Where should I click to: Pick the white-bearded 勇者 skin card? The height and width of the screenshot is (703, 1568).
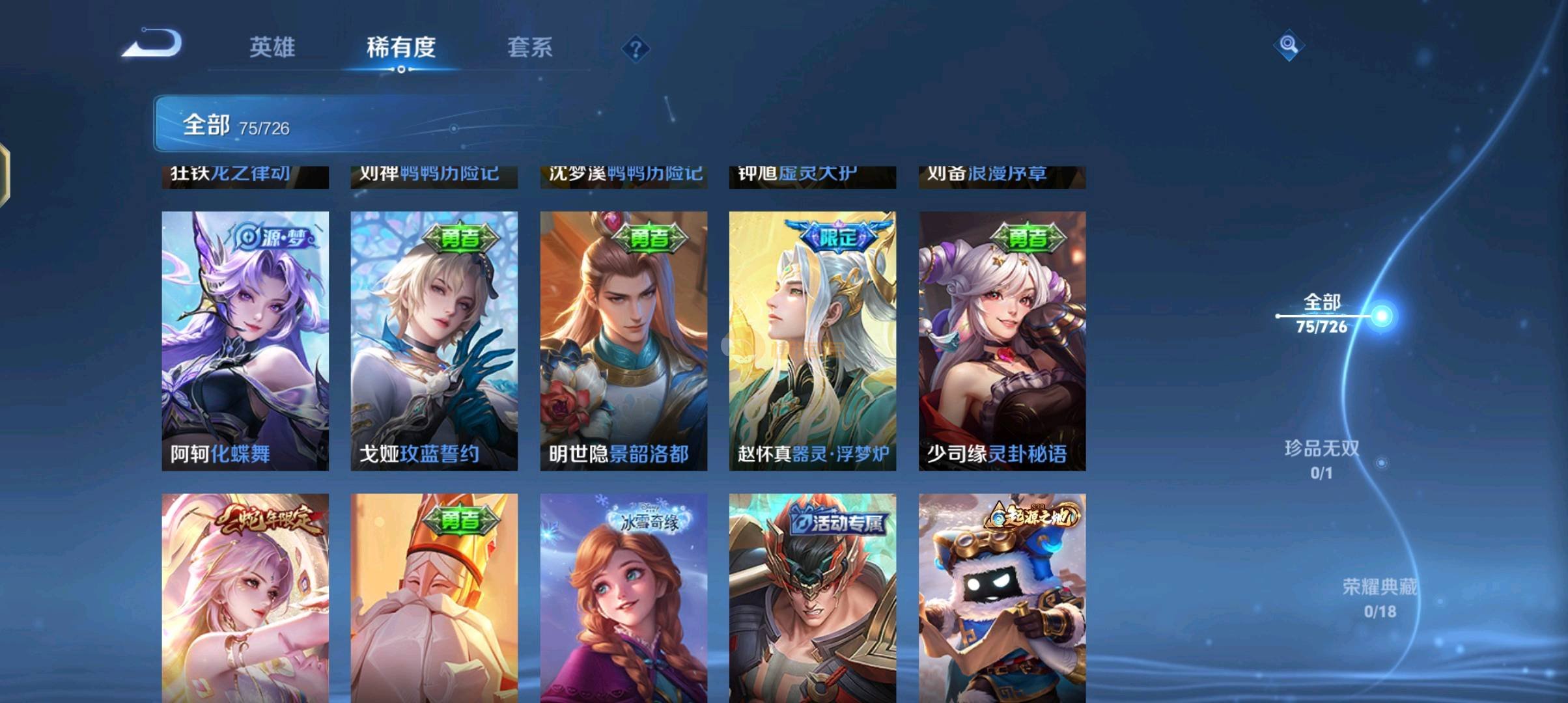tap(434, 598)
